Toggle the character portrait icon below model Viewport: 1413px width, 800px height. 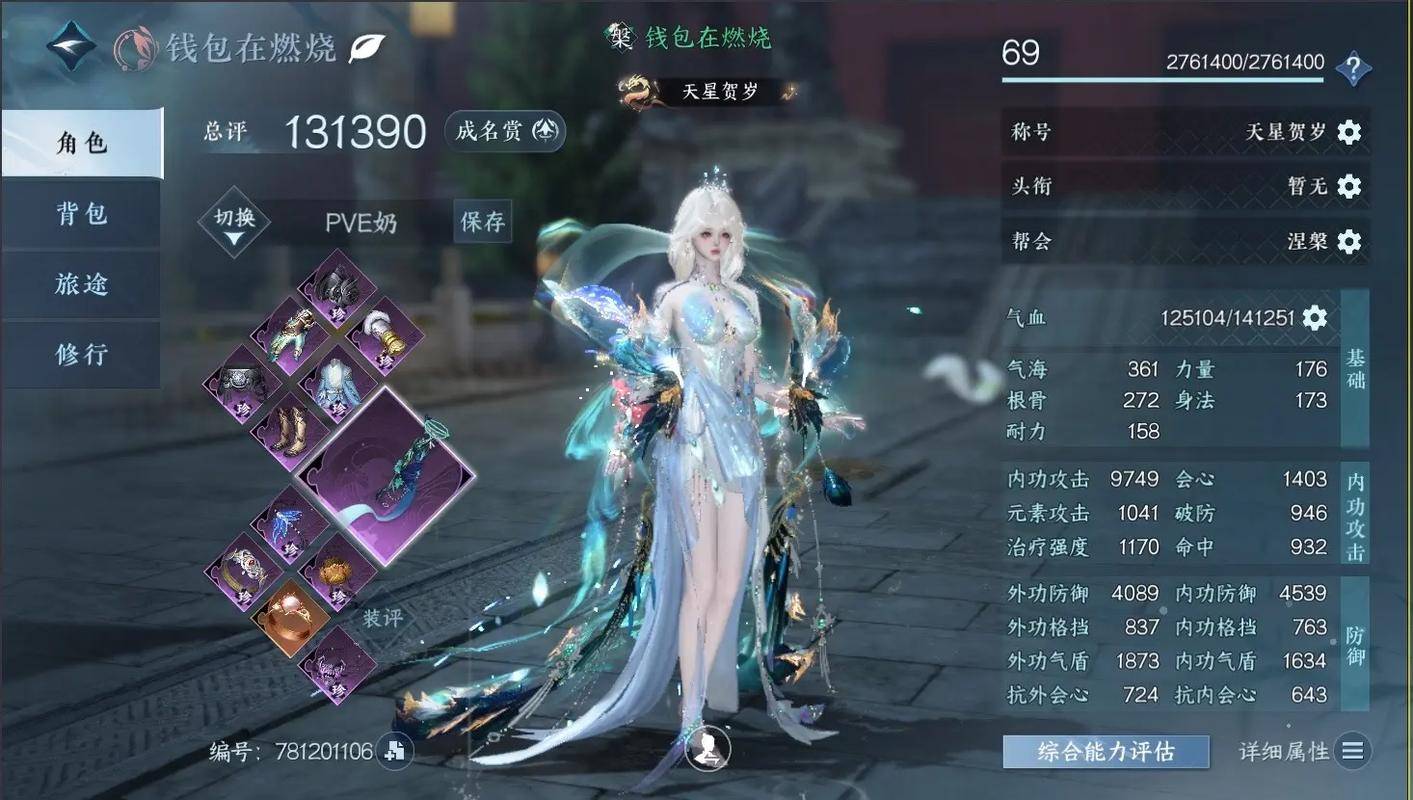(x=709, y=748)
